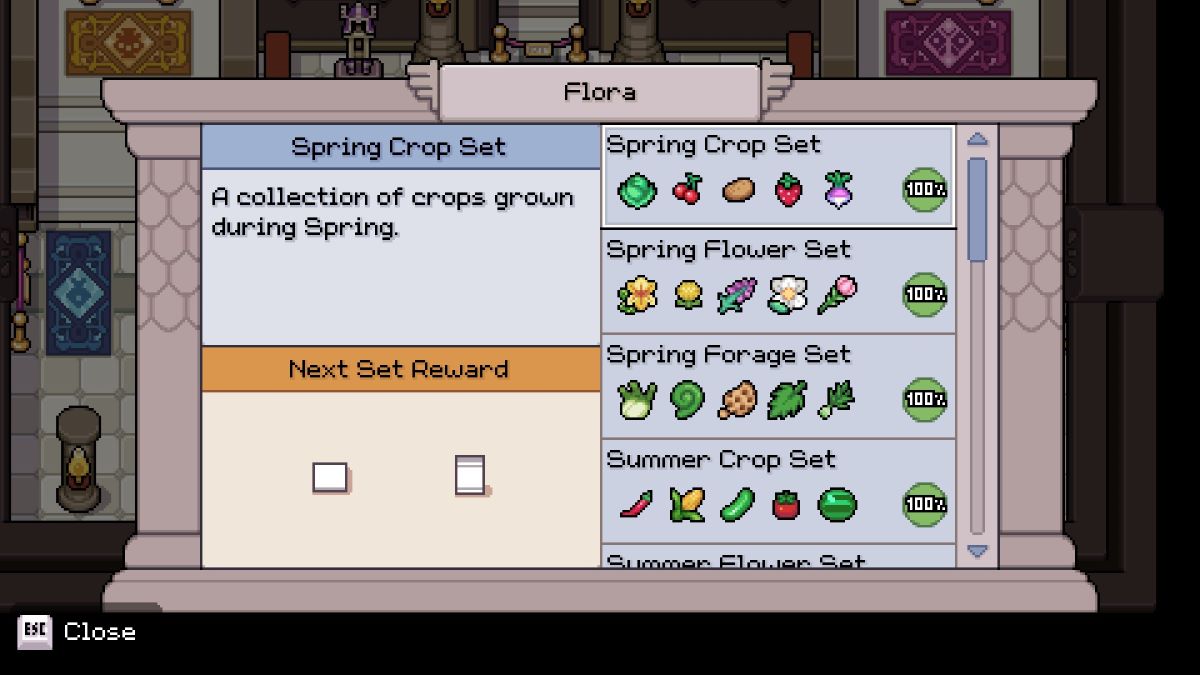Select the cabbage icon in Spring crops

(x=636, y=190)
